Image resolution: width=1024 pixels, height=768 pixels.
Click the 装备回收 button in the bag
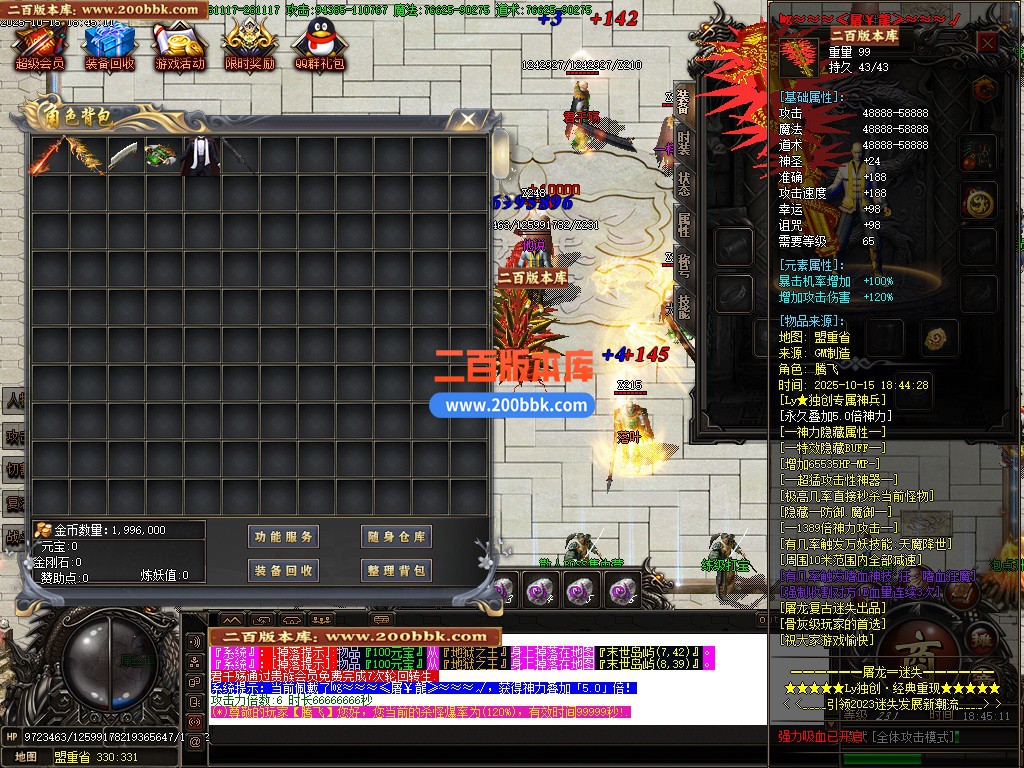point(283,570)
